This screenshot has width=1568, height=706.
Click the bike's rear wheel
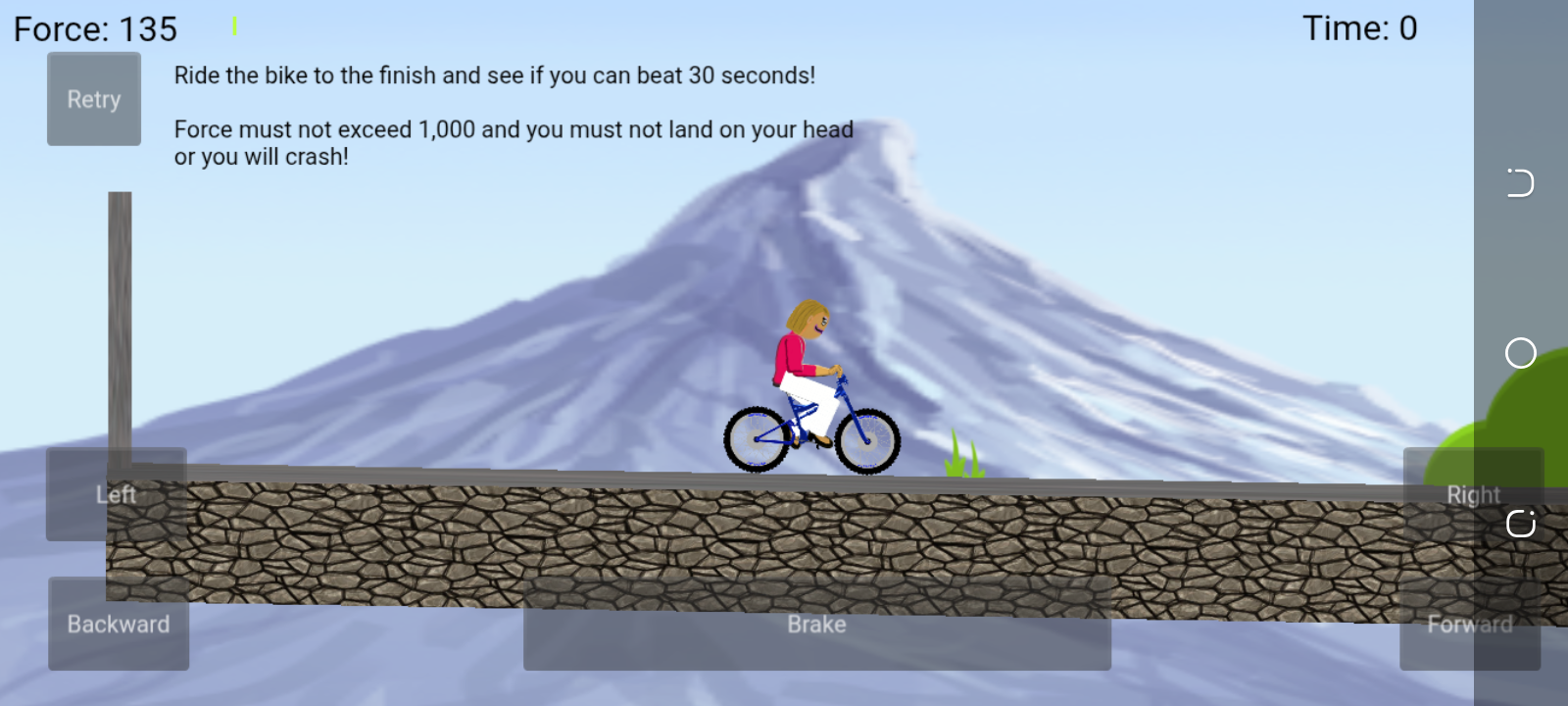point(756,438)
